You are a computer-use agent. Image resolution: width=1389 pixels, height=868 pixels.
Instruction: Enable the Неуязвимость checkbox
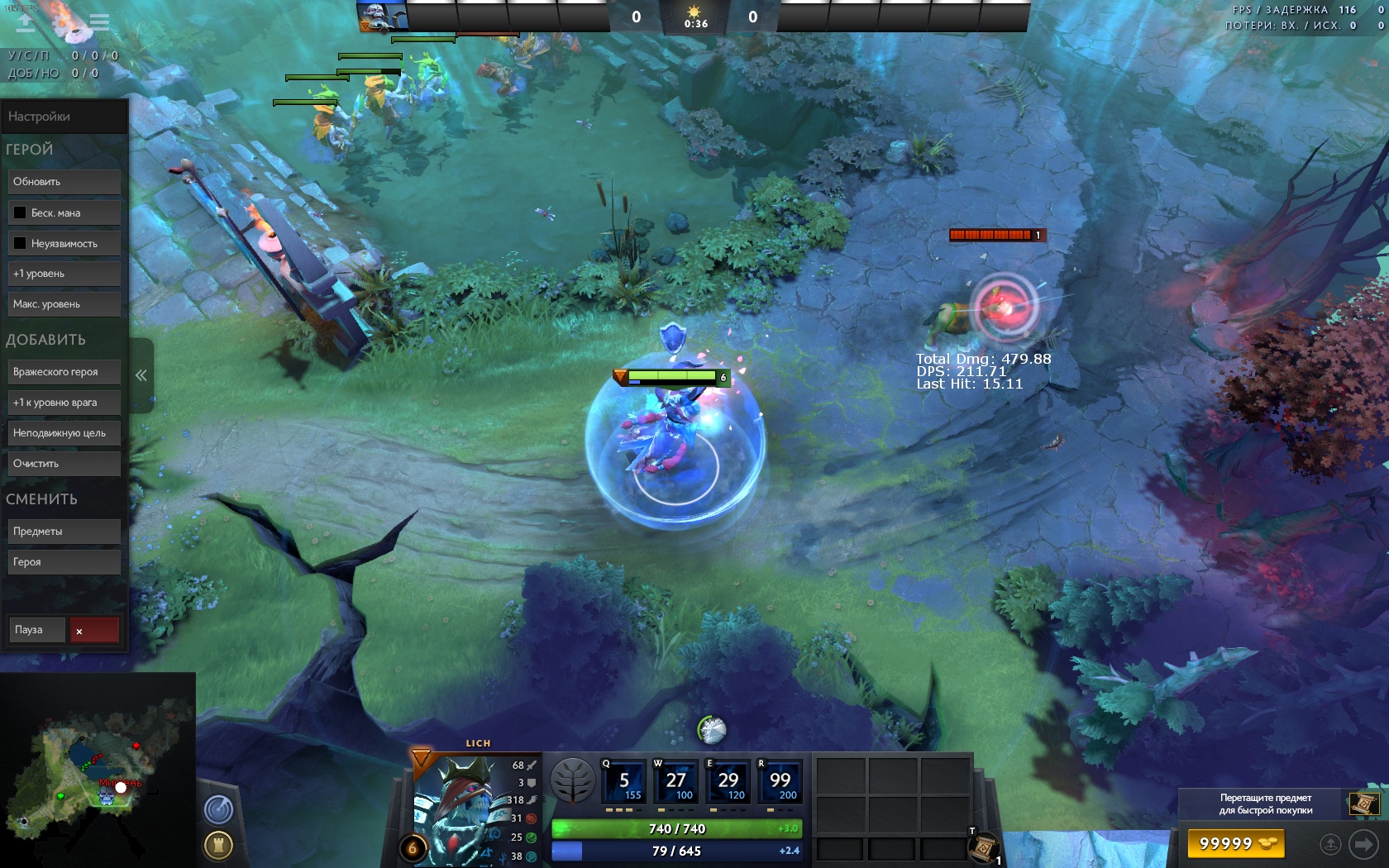tap(20, 243)
